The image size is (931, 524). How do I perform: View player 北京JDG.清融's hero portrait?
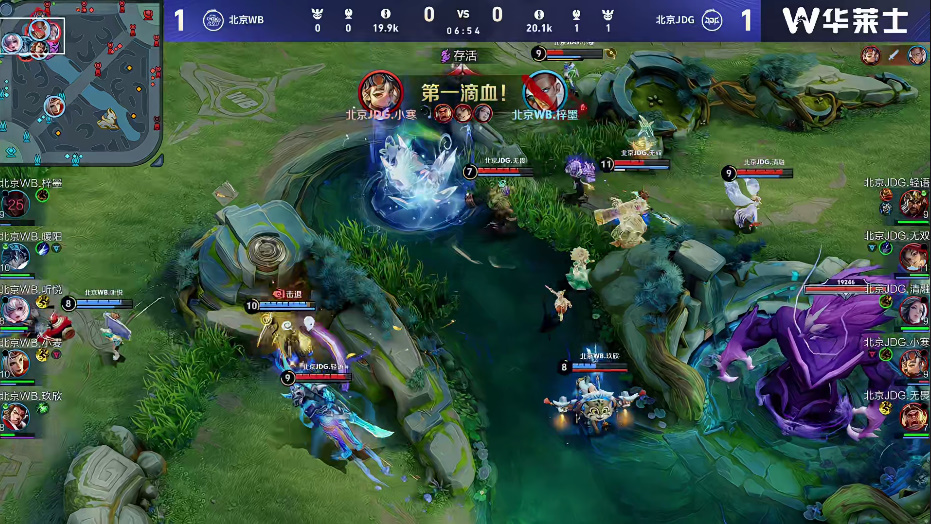click(x=913, y=310)
